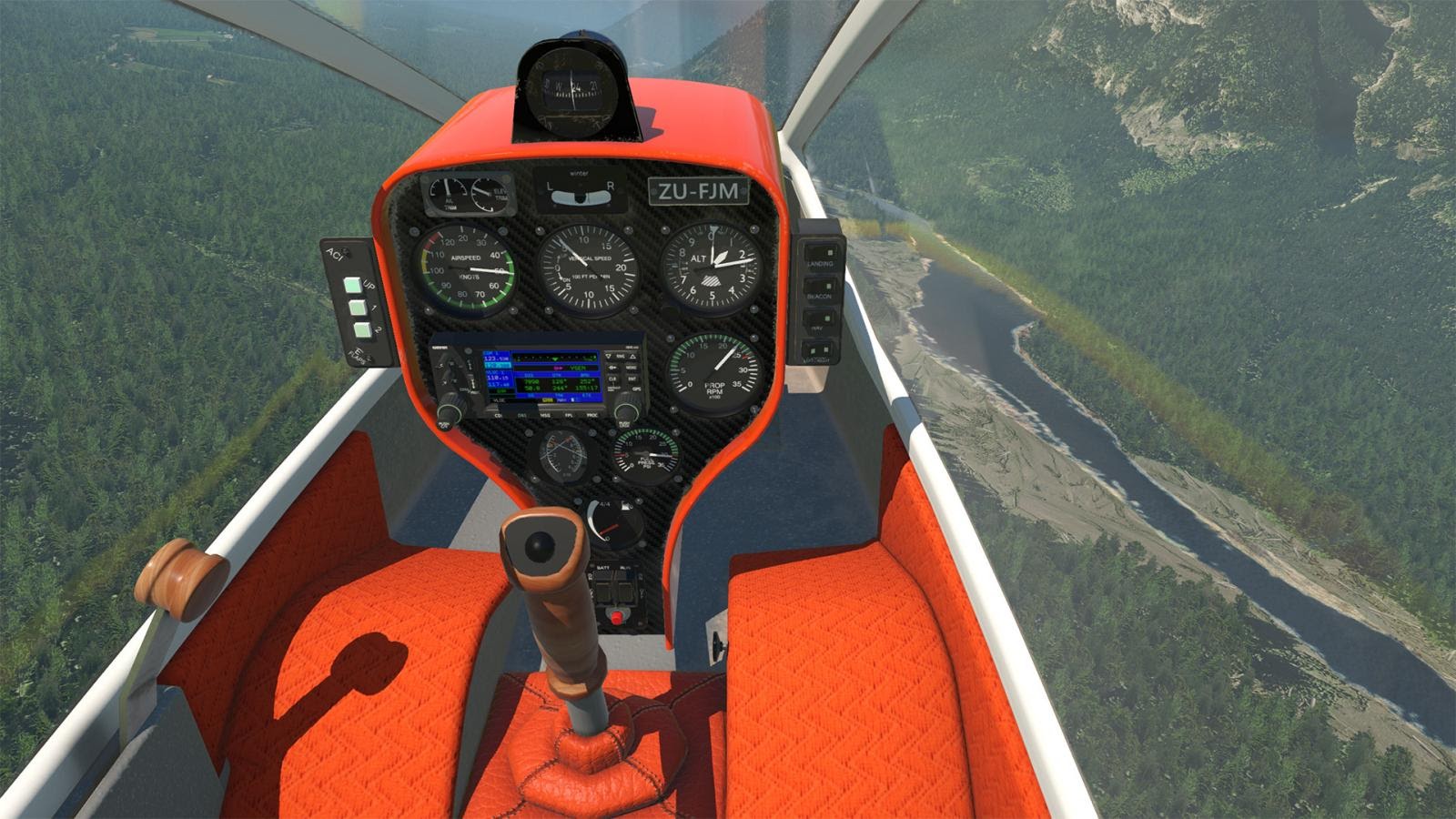1456x819 pixels.
Task: Push the red button below battery switches
Action: point(616,618)
